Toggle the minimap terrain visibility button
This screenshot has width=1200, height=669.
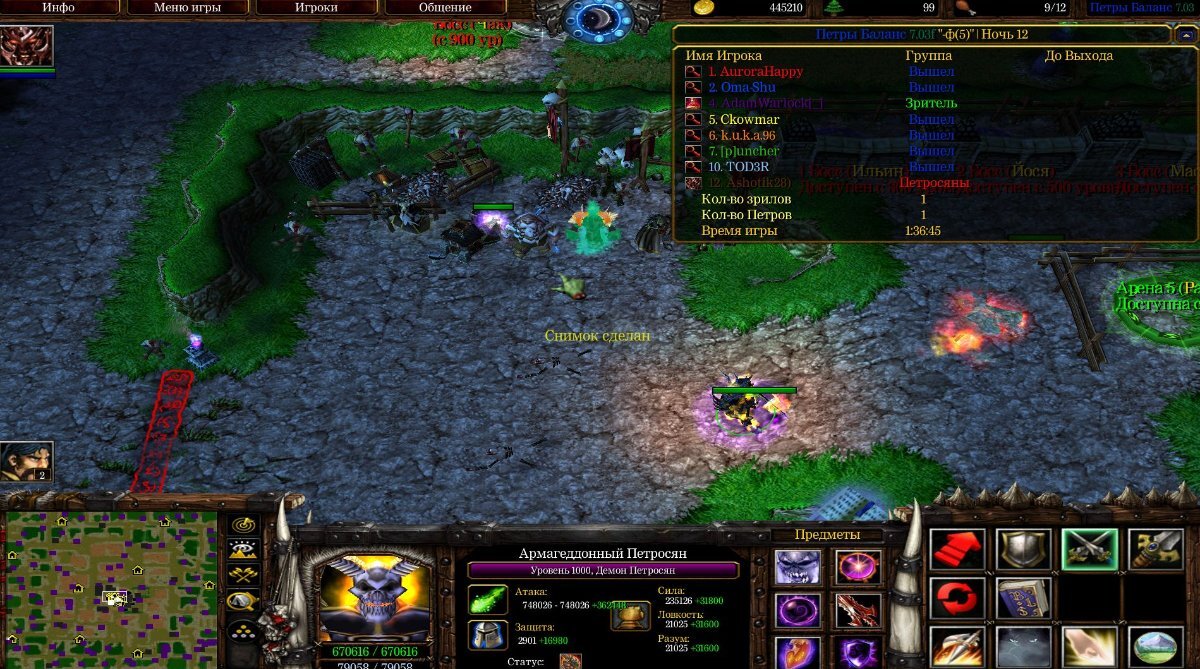click(x=243, y=550)
